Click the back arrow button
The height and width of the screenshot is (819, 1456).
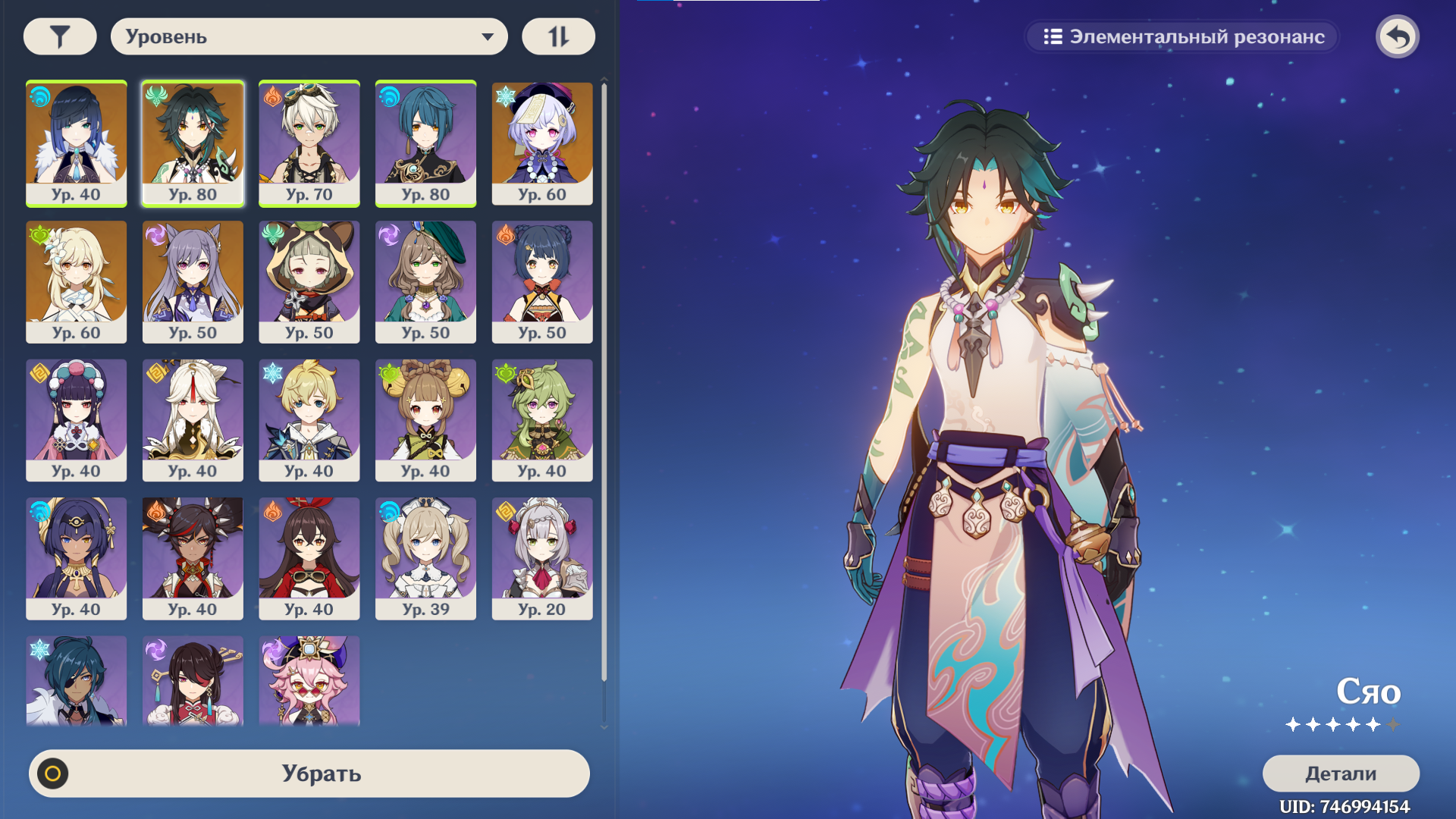click(1397, 36)
